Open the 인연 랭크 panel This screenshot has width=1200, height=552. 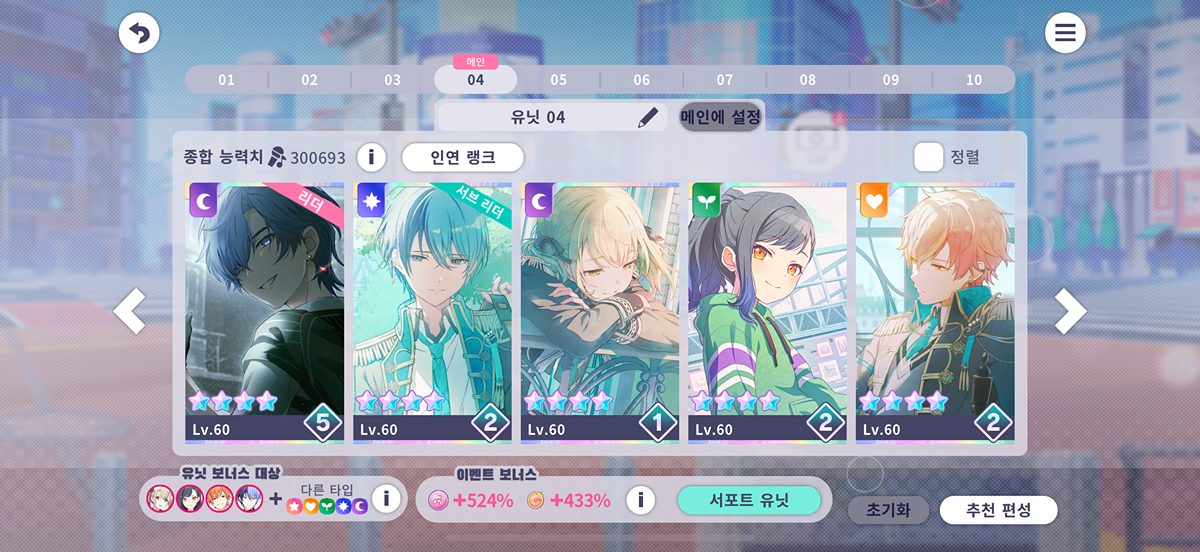click(x=463, y=157)
